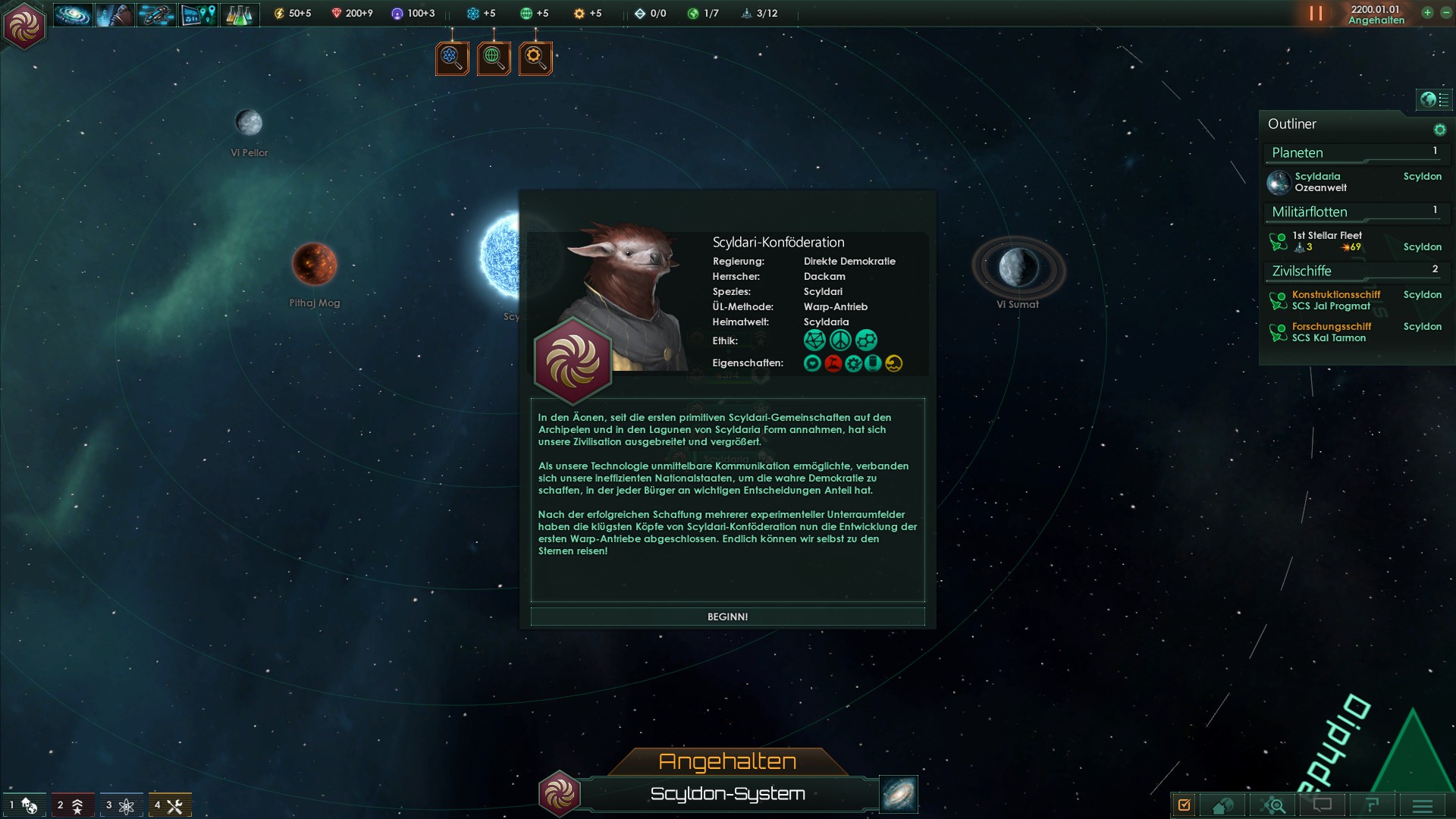Toggle the orange pause button

[x=1316, y=14]
